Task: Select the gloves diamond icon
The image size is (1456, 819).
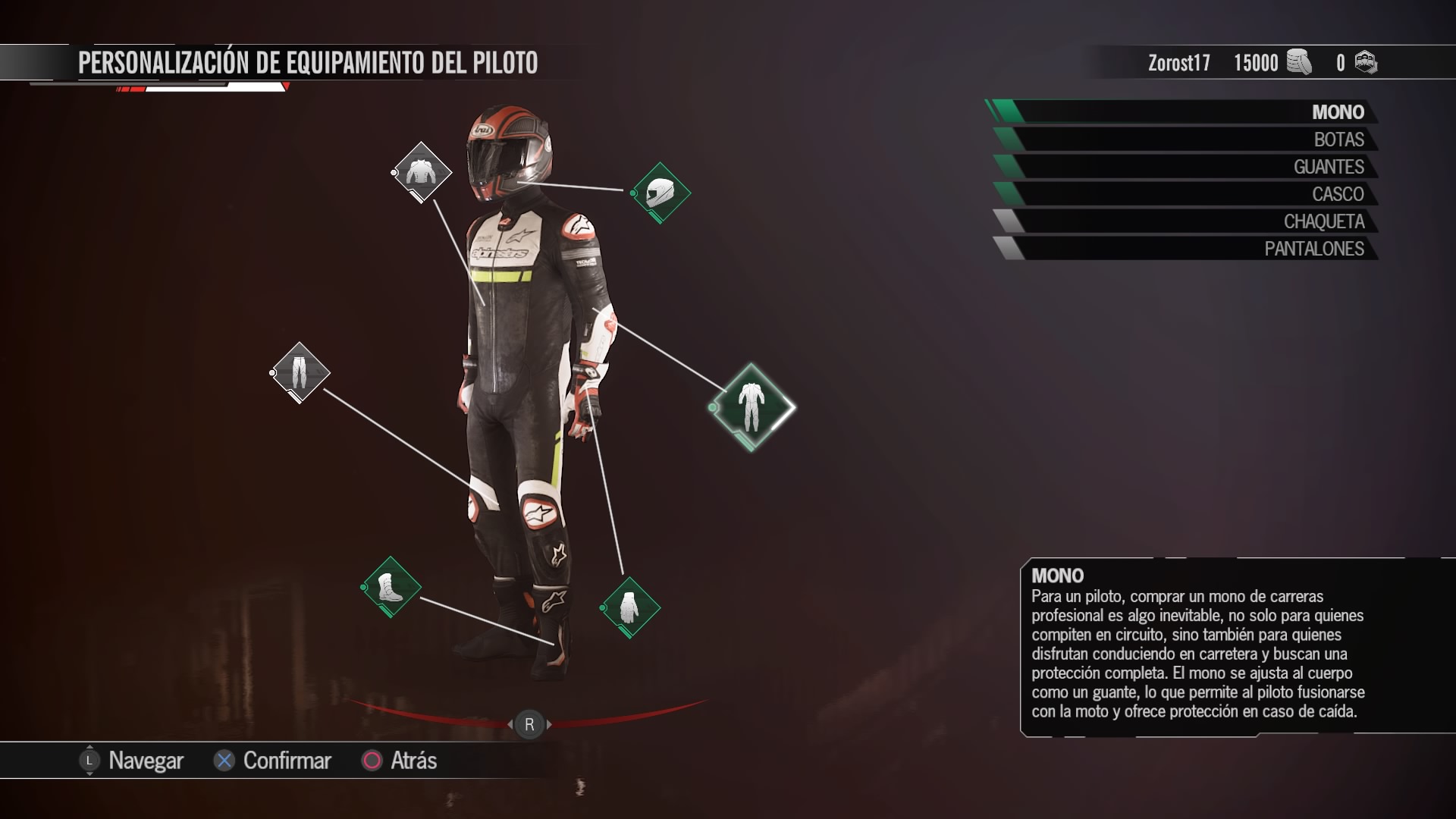Action: coord(630,607)
